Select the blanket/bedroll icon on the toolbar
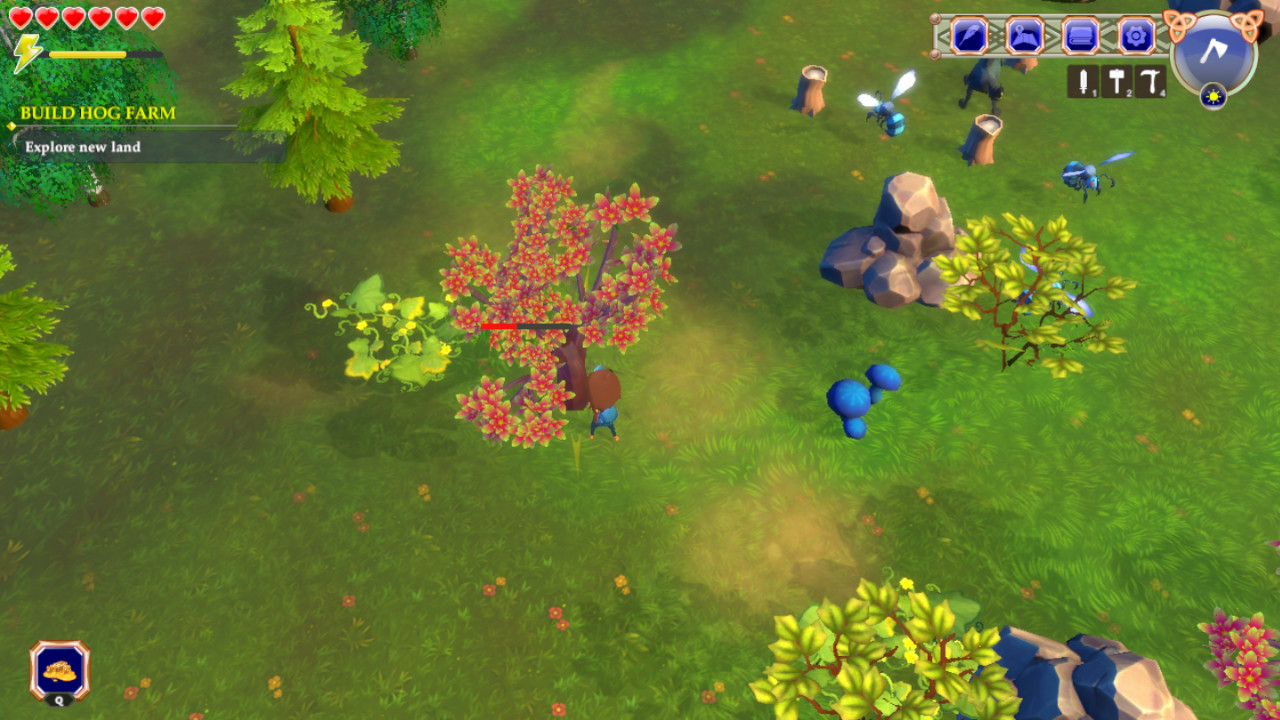This screenshot has height=720, width=1280. click(1079, 36)
